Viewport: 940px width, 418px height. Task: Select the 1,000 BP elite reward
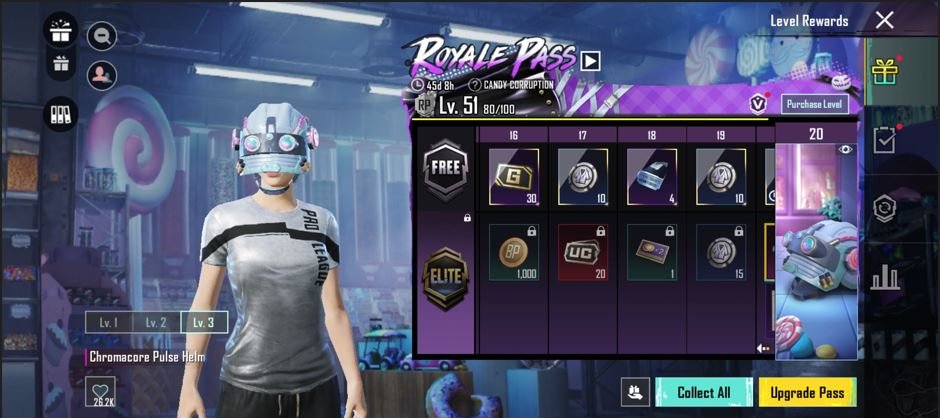513,252
